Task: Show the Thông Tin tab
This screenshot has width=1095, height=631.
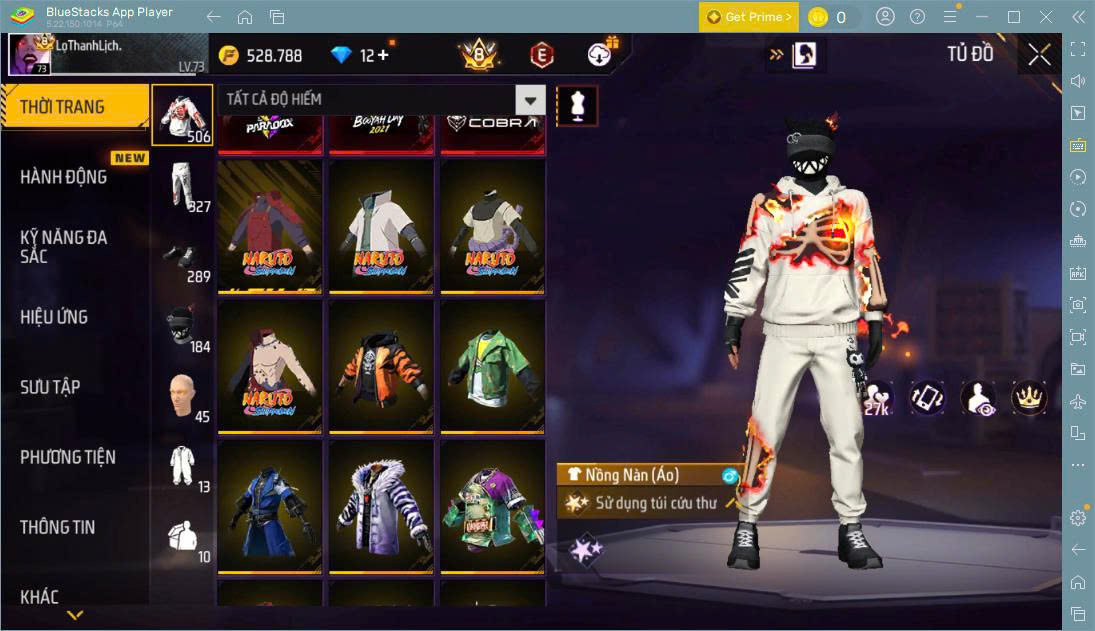Action: point(58,527)
